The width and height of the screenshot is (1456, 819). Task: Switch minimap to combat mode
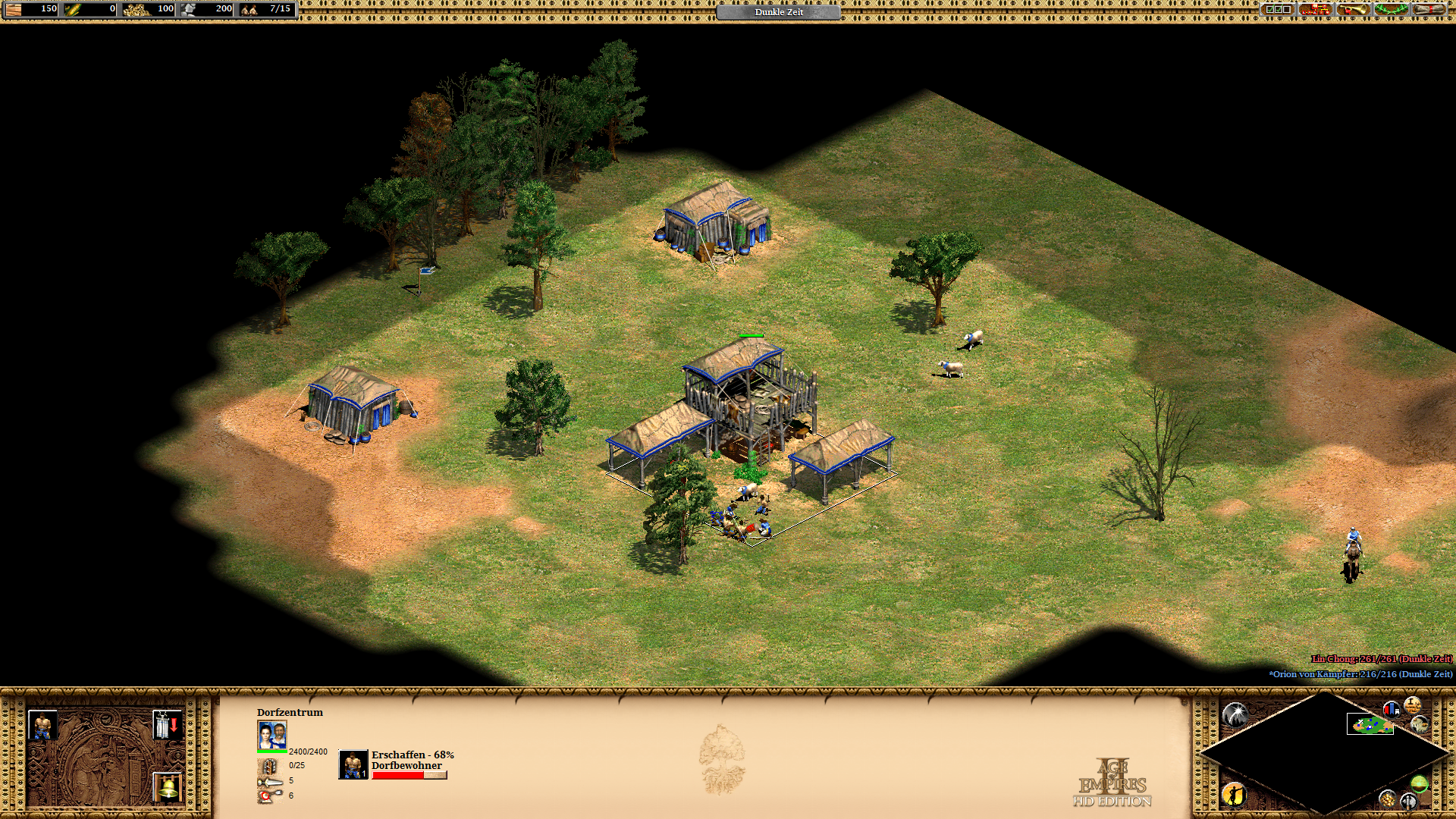pos(1408,801)
